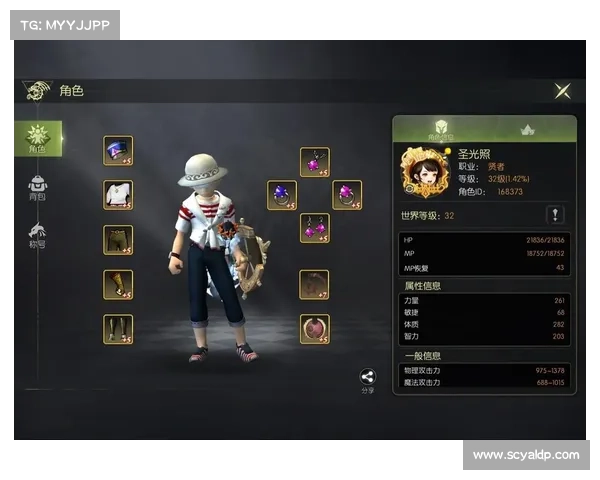Tap the exclamation info button beside 世界等级
The width and height of the screenshot is (600, 480).
point(555,215)
